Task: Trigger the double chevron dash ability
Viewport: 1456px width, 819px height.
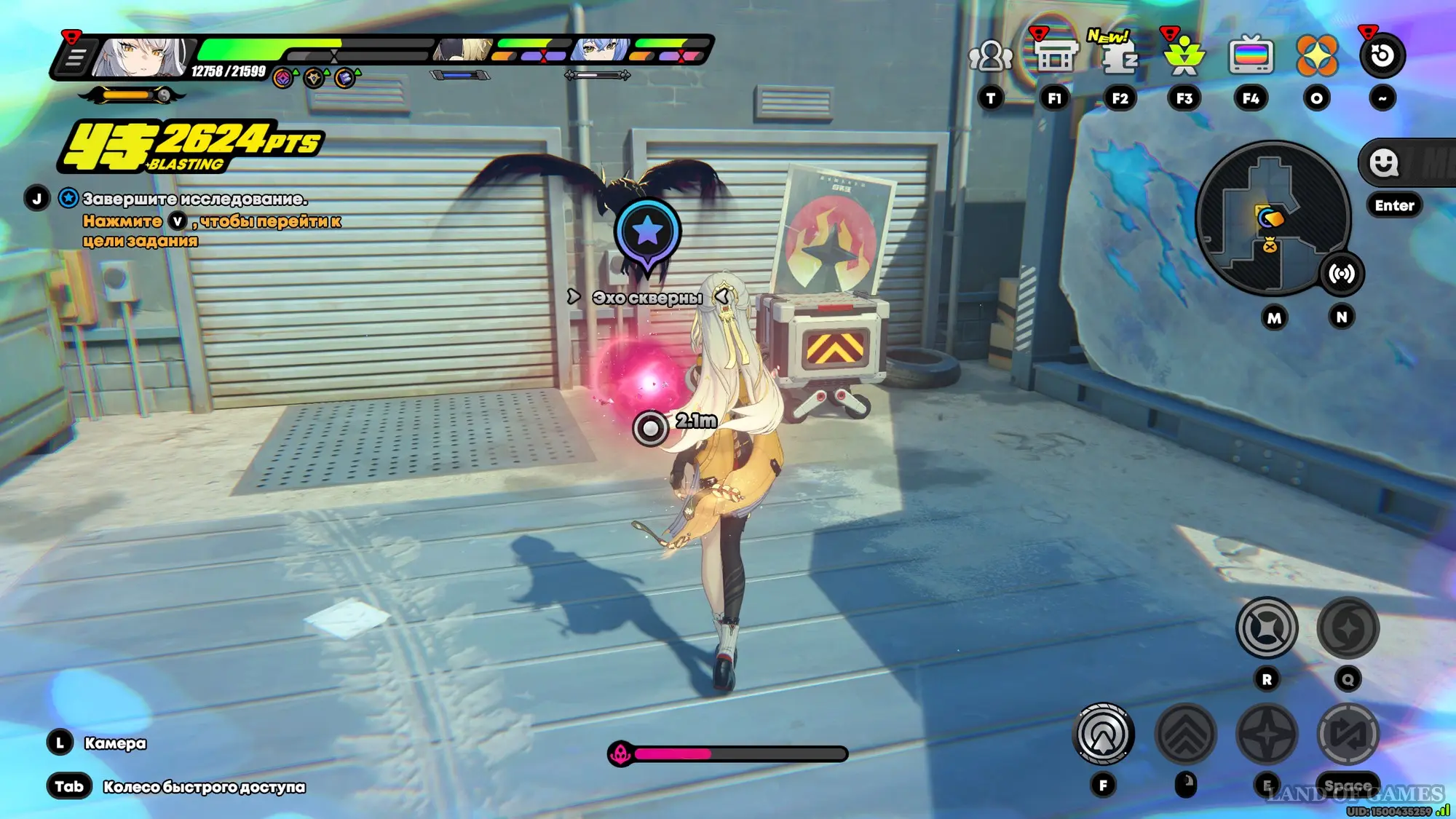Action: click(1185, 735)
